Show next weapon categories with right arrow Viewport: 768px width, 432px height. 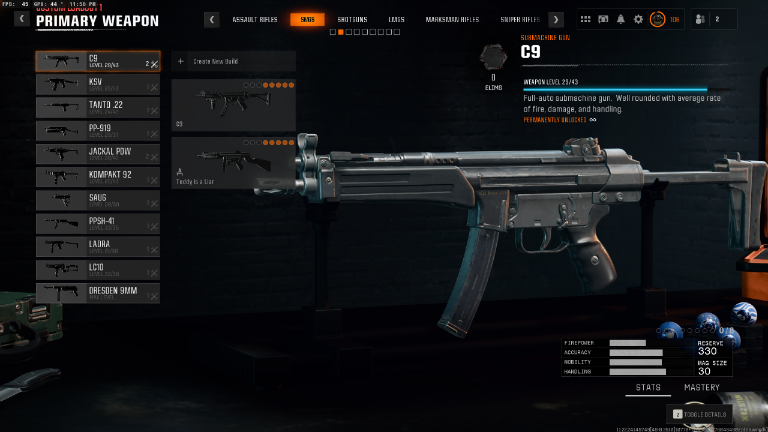click(x=556, y=19)
